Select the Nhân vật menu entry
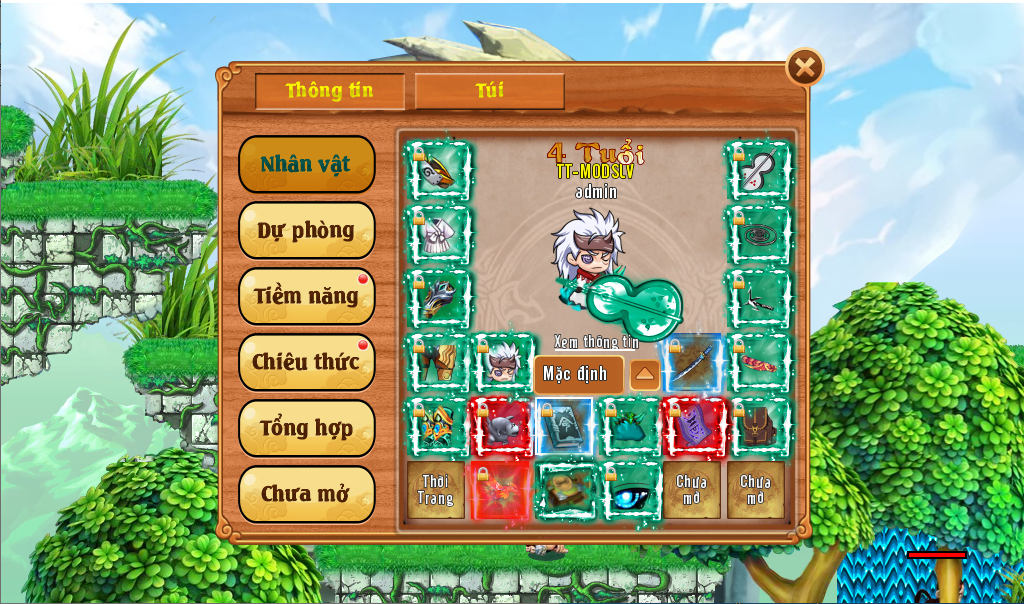 [x=306, y=164]
